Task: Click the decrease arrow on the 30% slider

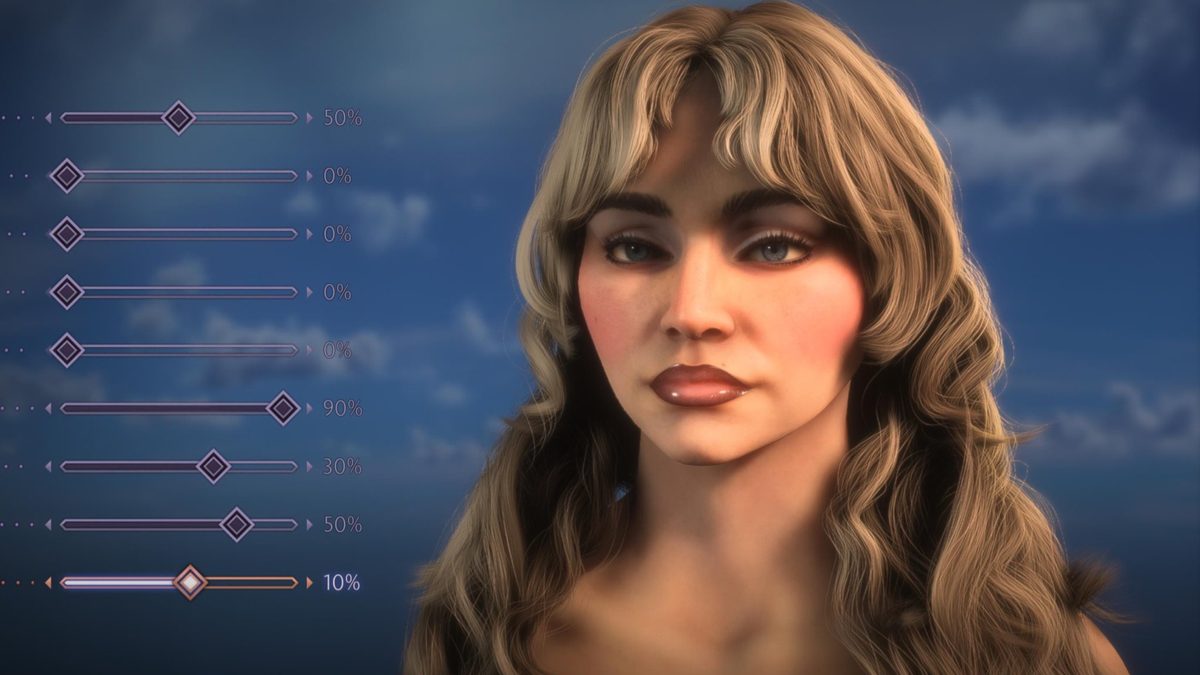Action: pyautogui.click(x=48, y=466)
